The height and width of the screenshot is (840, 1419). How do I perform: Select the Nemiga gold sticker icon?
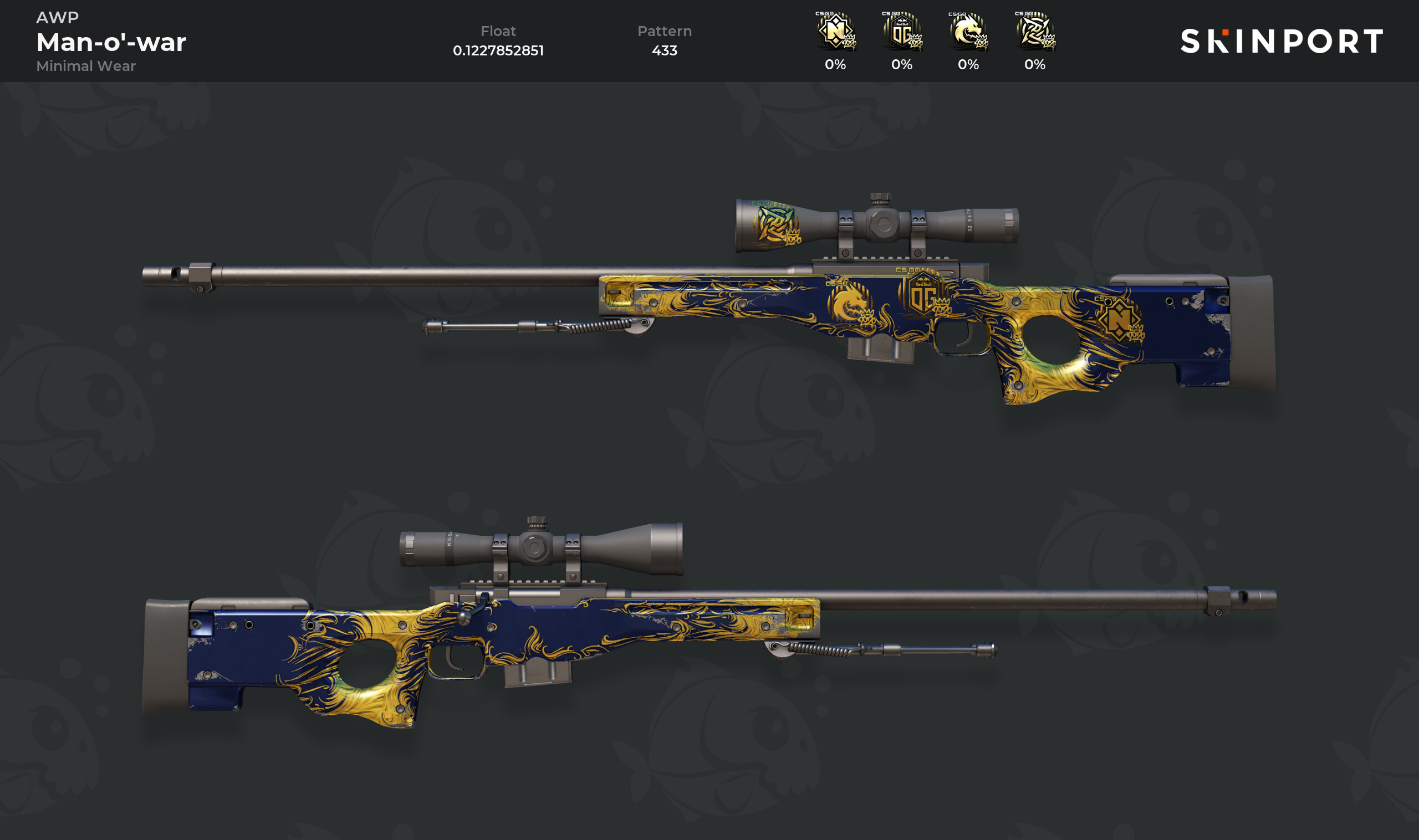[835, 32]
